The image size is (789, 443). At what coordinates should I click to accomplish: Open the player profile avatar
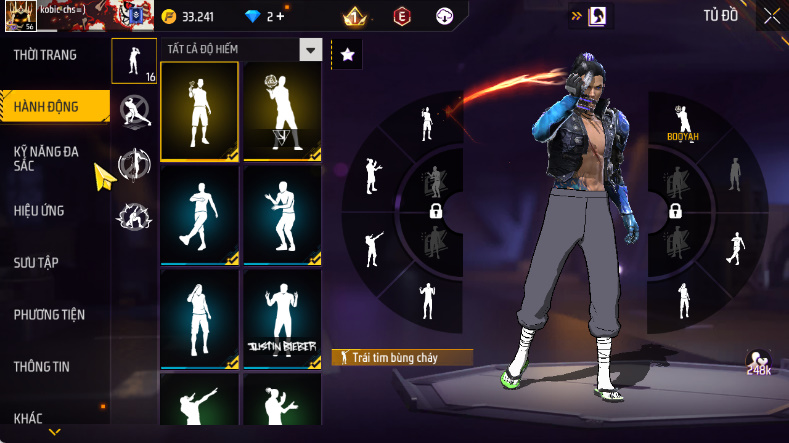[22, 16]
